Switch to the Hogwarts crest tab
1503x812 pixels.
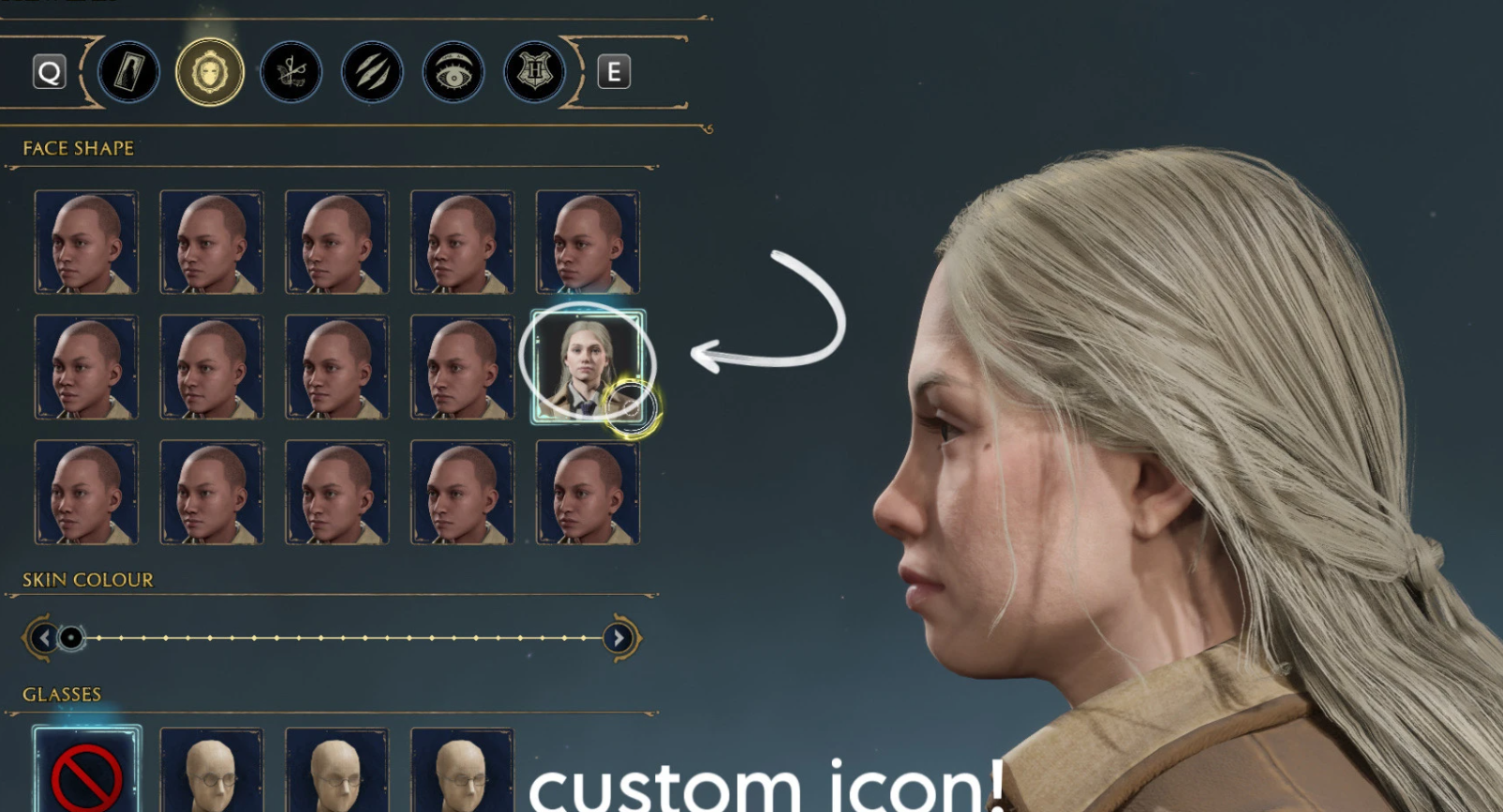click(x=534, y=72)
